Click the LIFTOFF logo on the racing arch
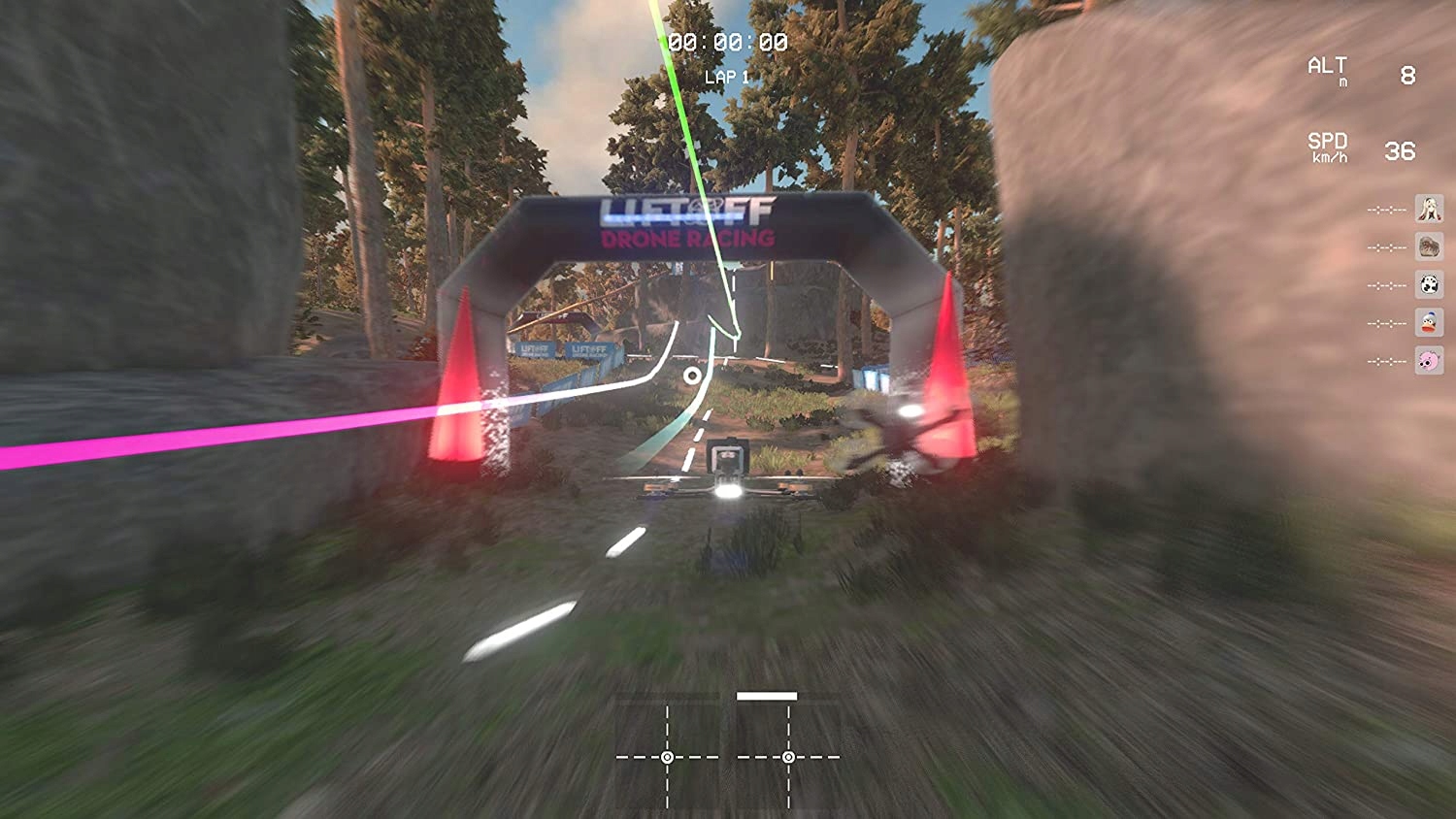 coord(685,212)
